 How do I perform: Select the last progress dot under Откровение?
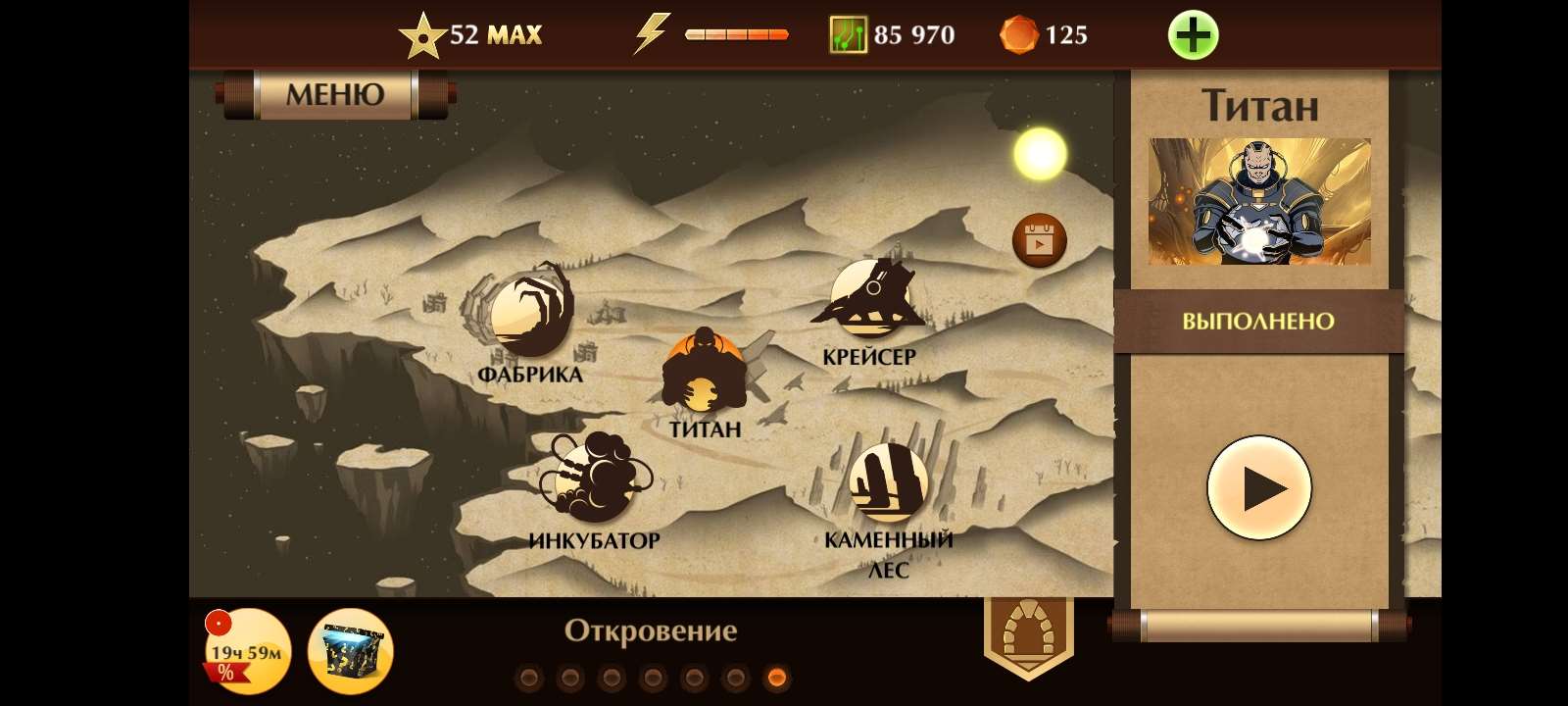click(777, 675)
